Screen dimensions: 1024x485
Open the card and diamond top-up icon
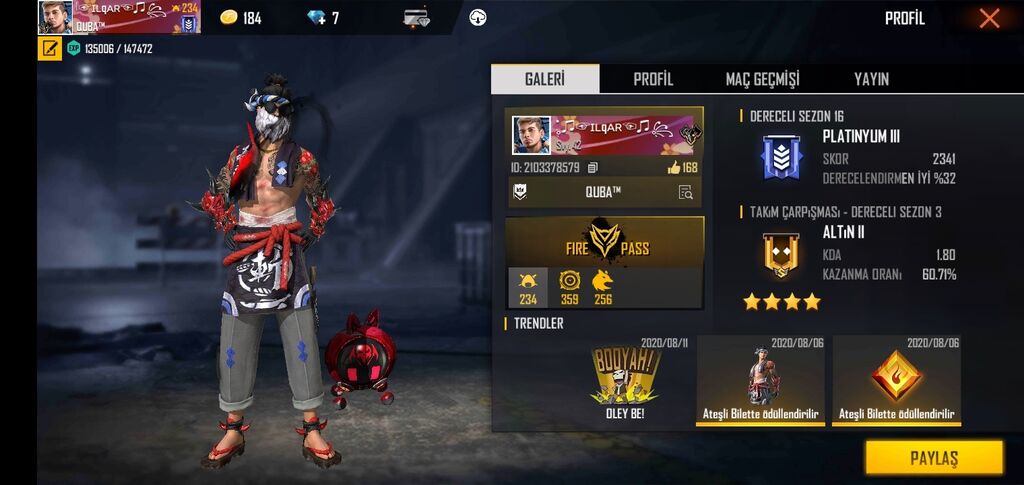(417, 18)
